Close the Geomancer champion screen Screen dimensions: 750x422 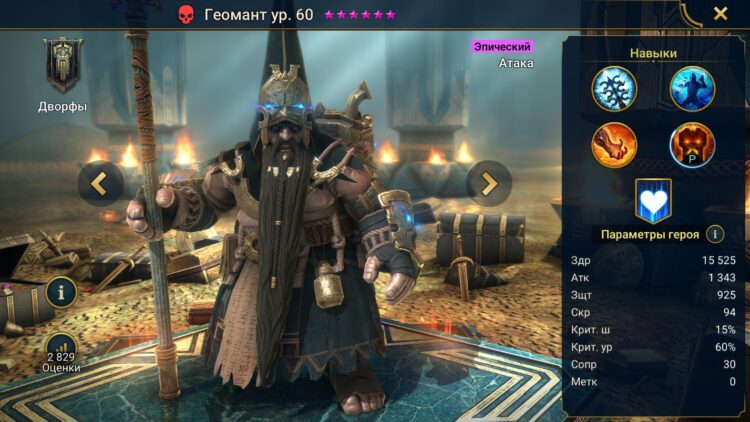point(720,14)
